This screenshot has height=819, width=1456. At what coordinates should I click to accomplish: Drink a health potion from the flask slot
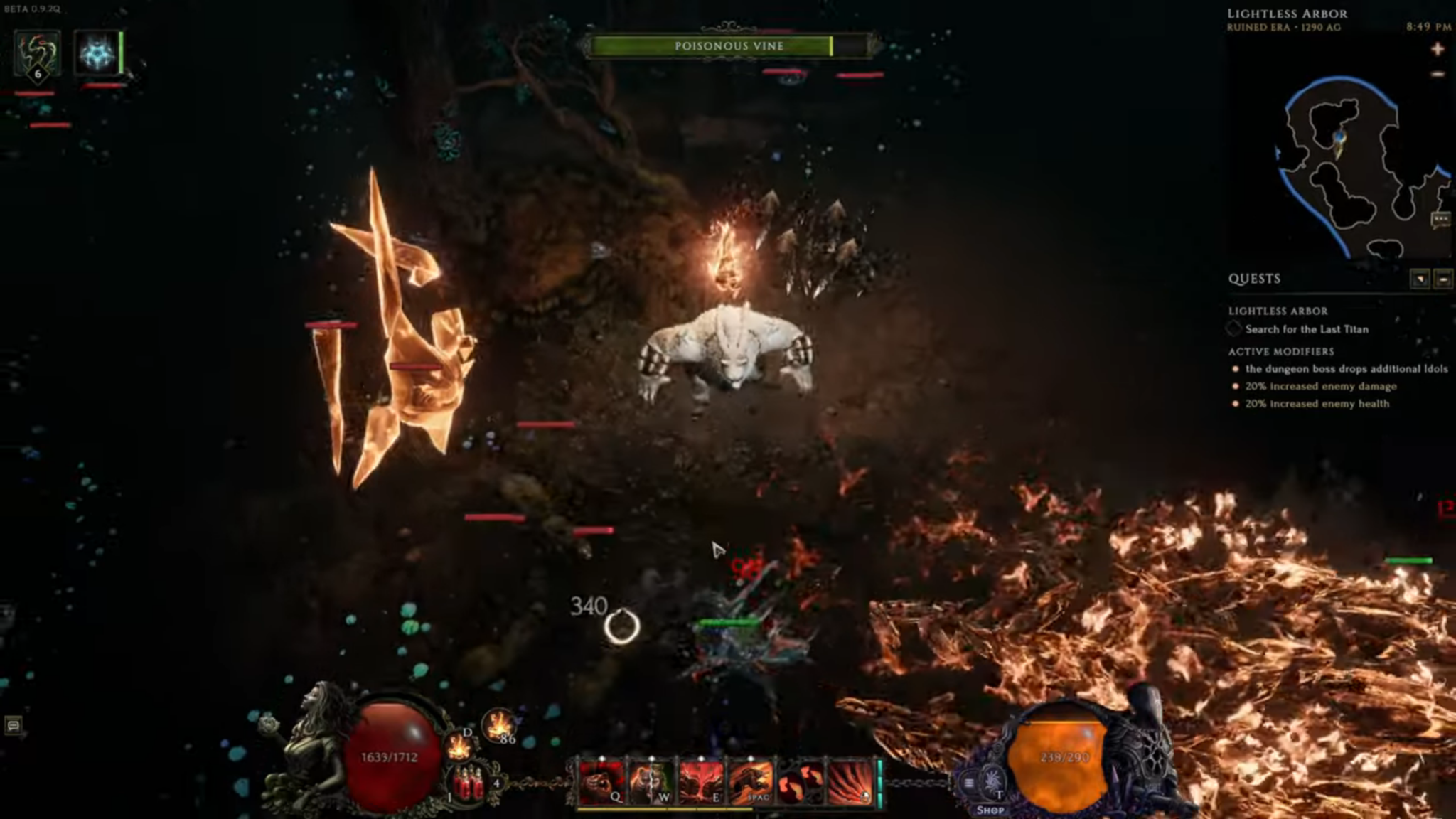tap(469, 783)
